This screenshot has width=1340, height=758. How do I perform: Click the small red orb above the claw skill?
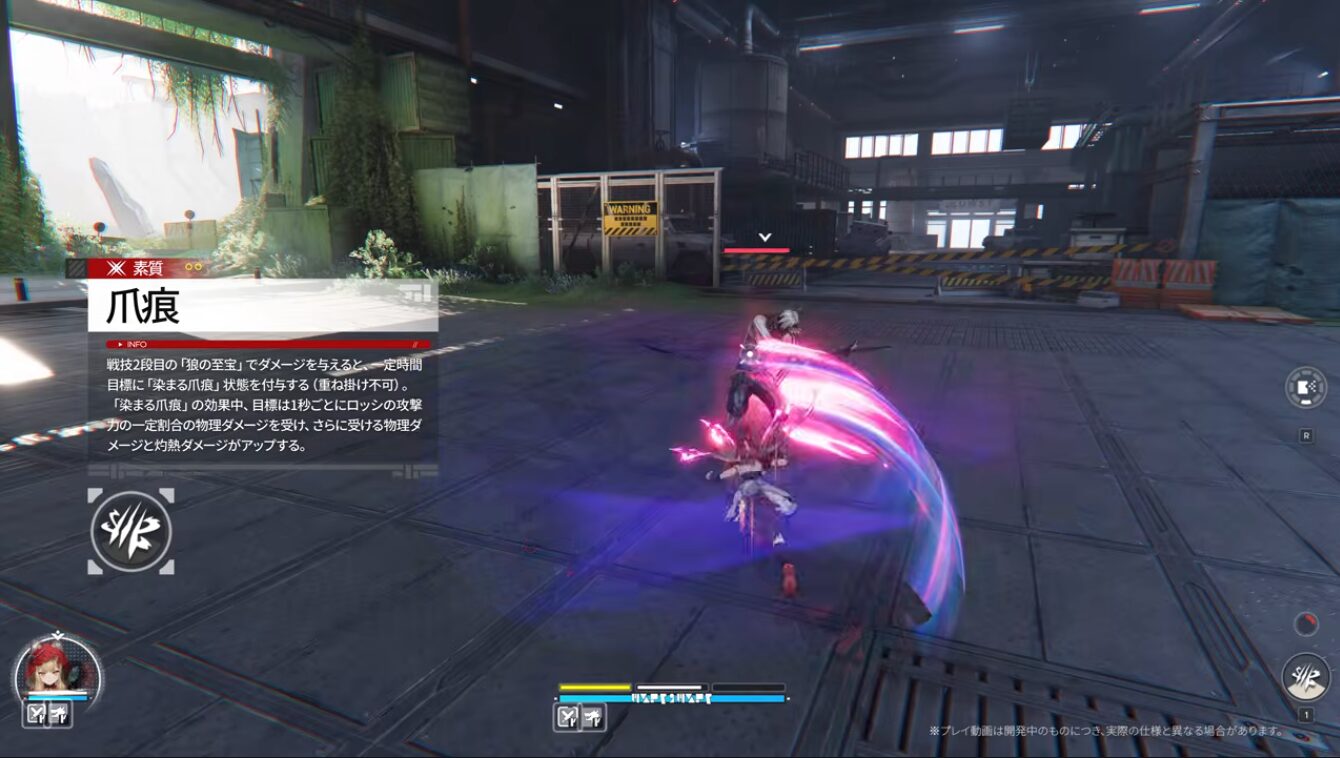pos(1306,624)
